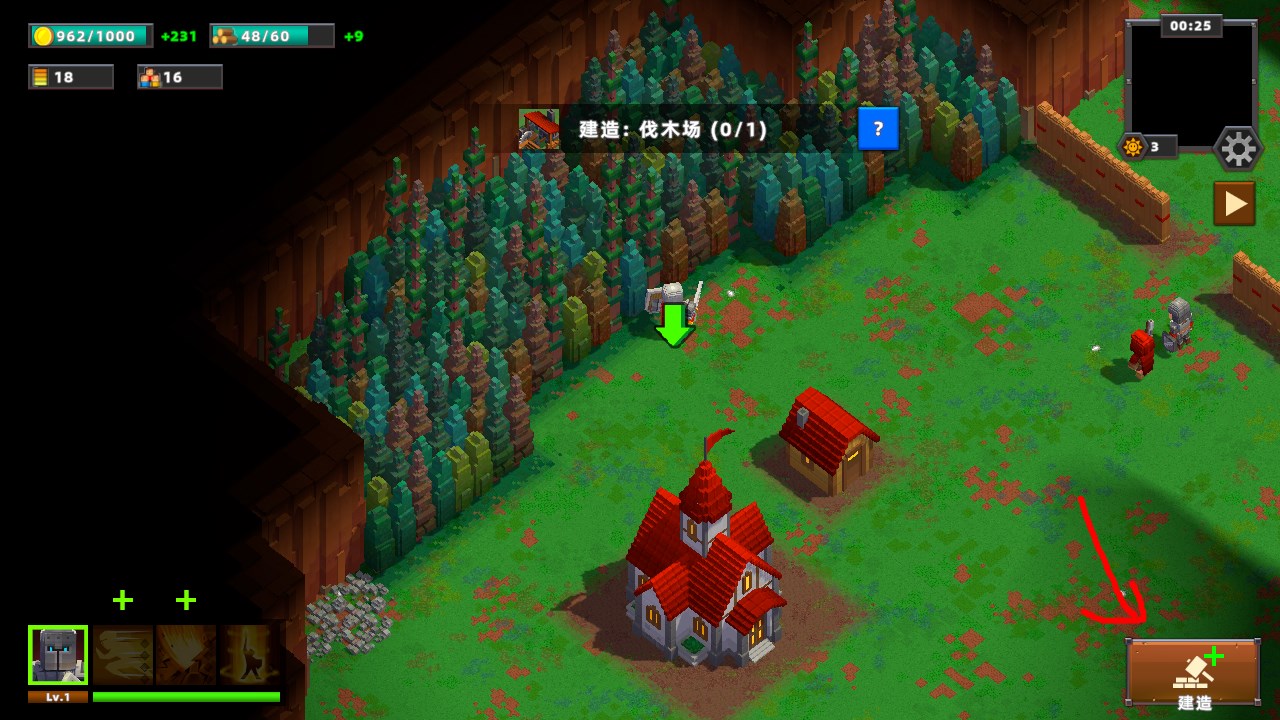Activate the raised sword aura ability
Screen dimensions: 1280x720
coord(248,655)
